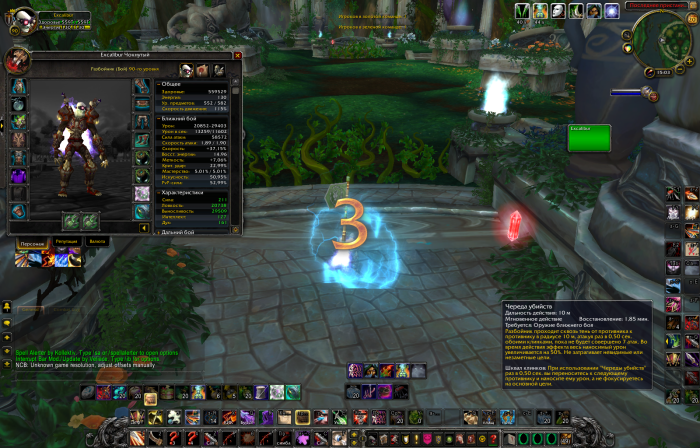
Task: Open the Валюта tab
Action: pyautogui.click(x=97, y=242)
